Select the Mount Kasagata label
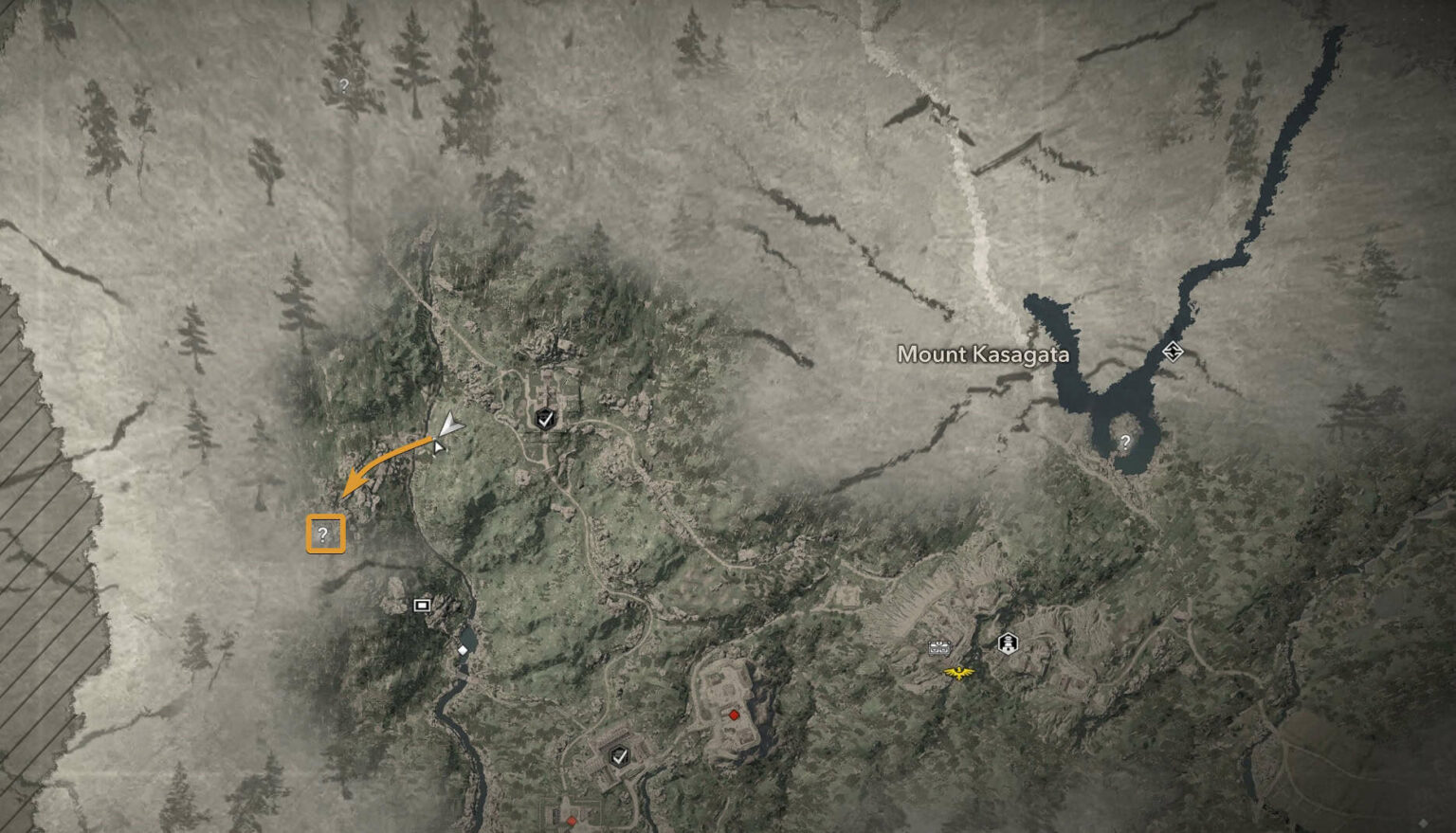This screenshot has width=1456, height=833. (982, 354)
